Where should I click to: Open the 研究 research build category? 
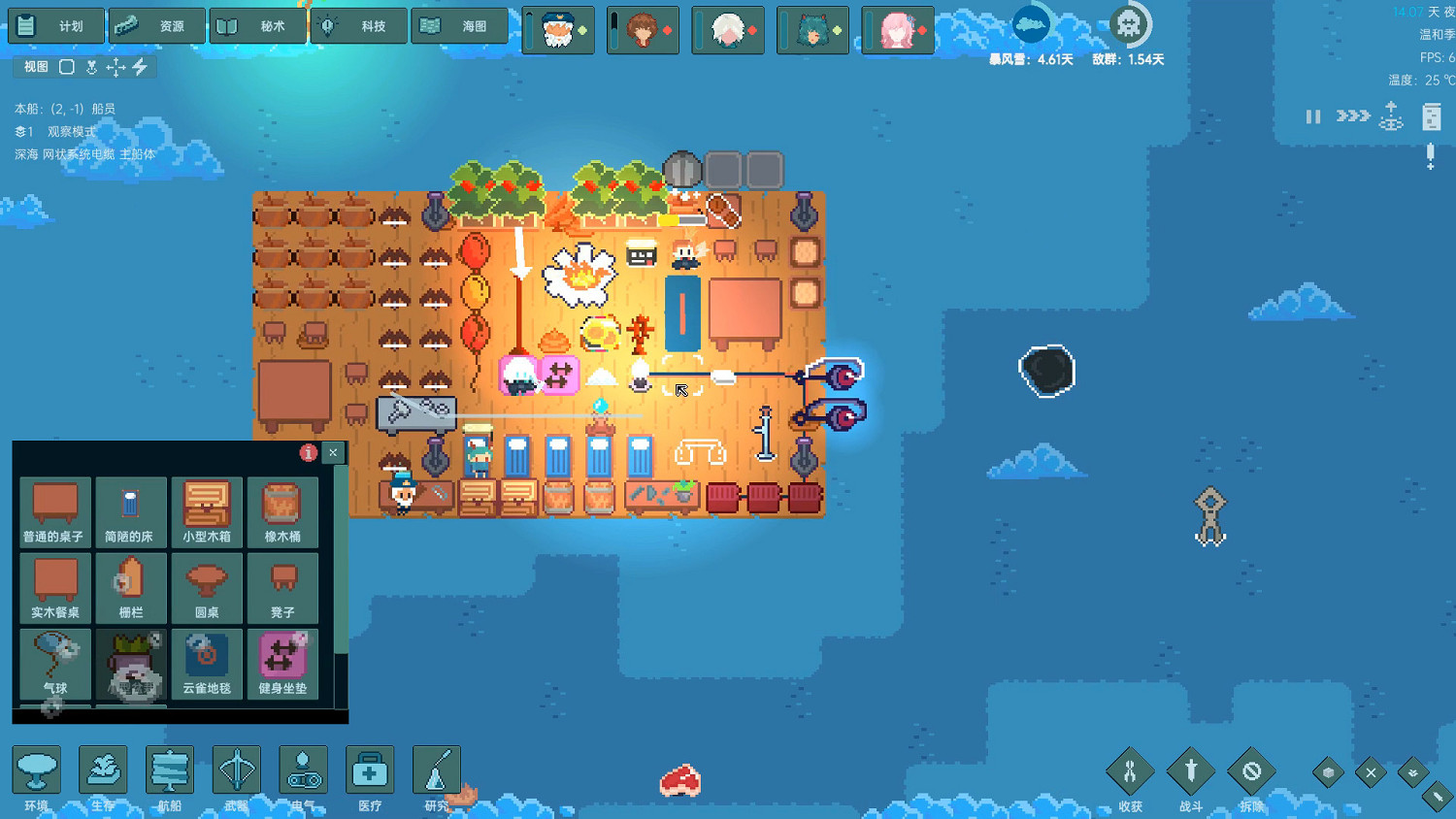[435, 771]
